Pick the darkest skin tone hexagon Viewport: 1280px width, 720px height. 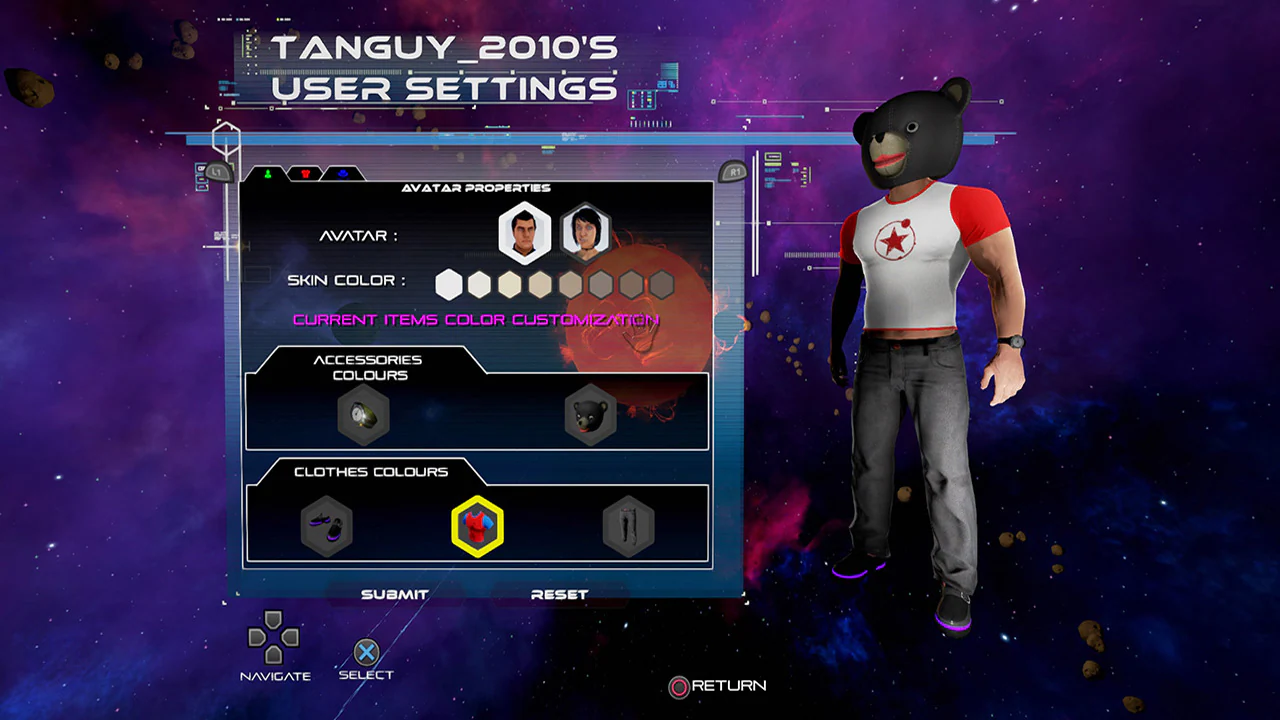662,284
